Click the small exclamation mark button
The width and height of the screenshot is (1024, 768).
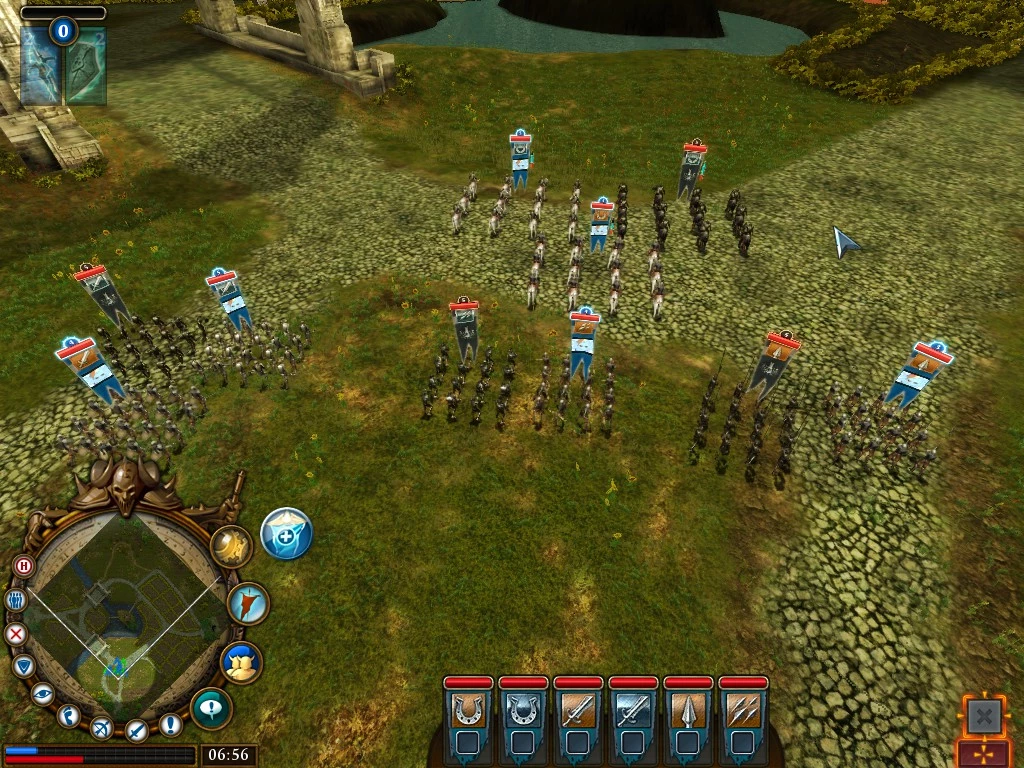pyautogui.click(x=171, y=724)
